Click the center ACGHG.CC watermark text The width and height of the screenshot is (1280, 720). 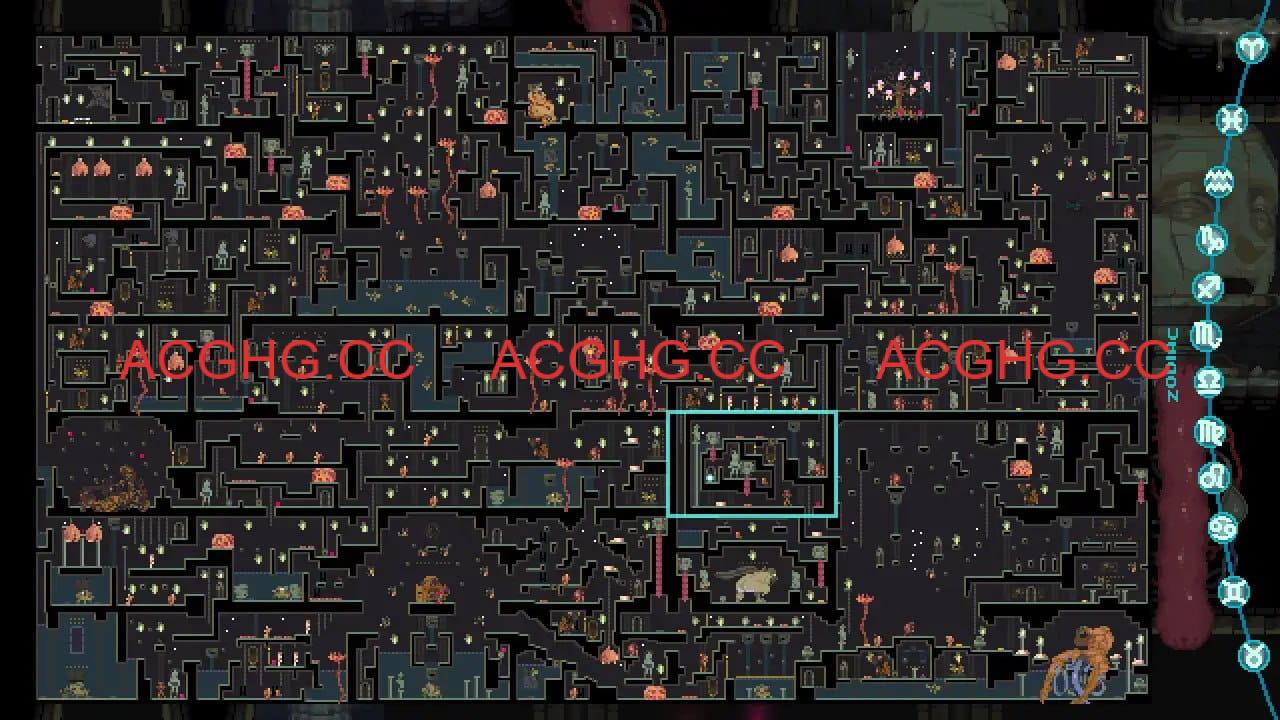pos(640,357)
